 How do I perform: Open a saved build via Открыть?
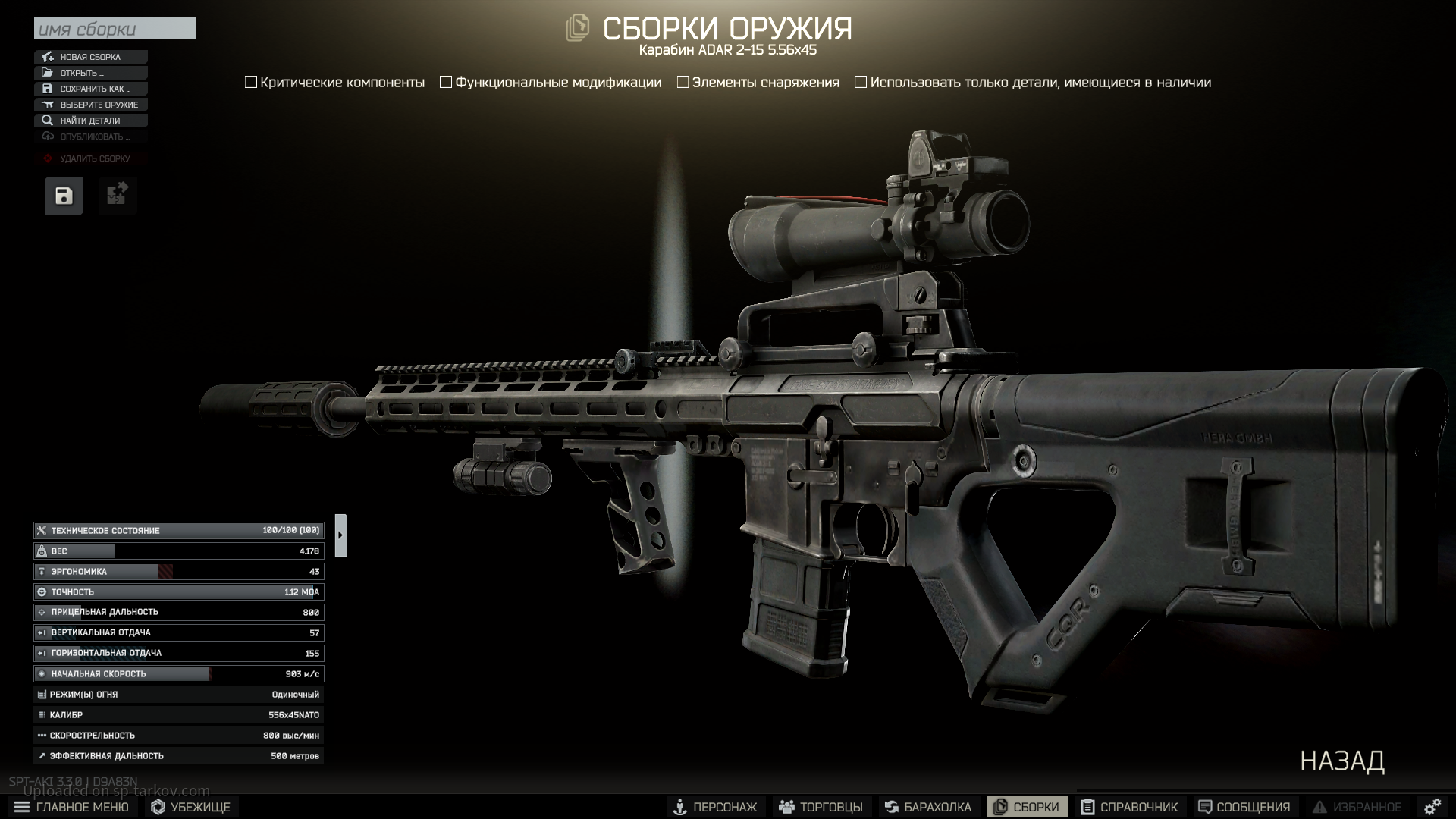click(x=91, y=73)
